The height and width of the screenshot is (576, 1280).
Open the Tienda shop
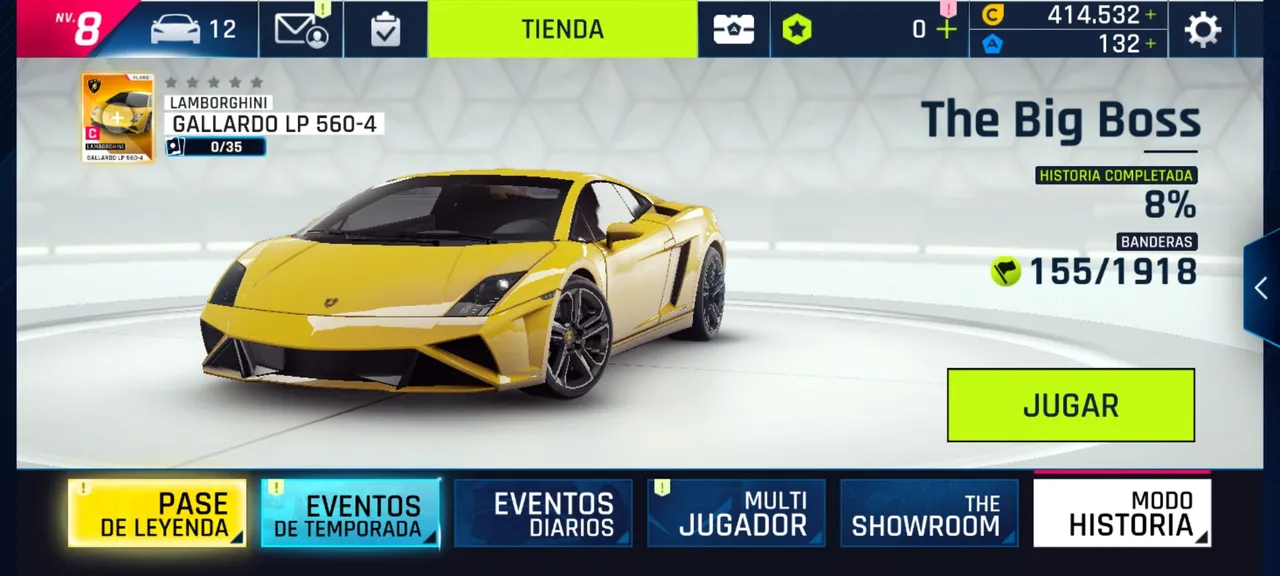pyautogui.click(x=562, y=29)
